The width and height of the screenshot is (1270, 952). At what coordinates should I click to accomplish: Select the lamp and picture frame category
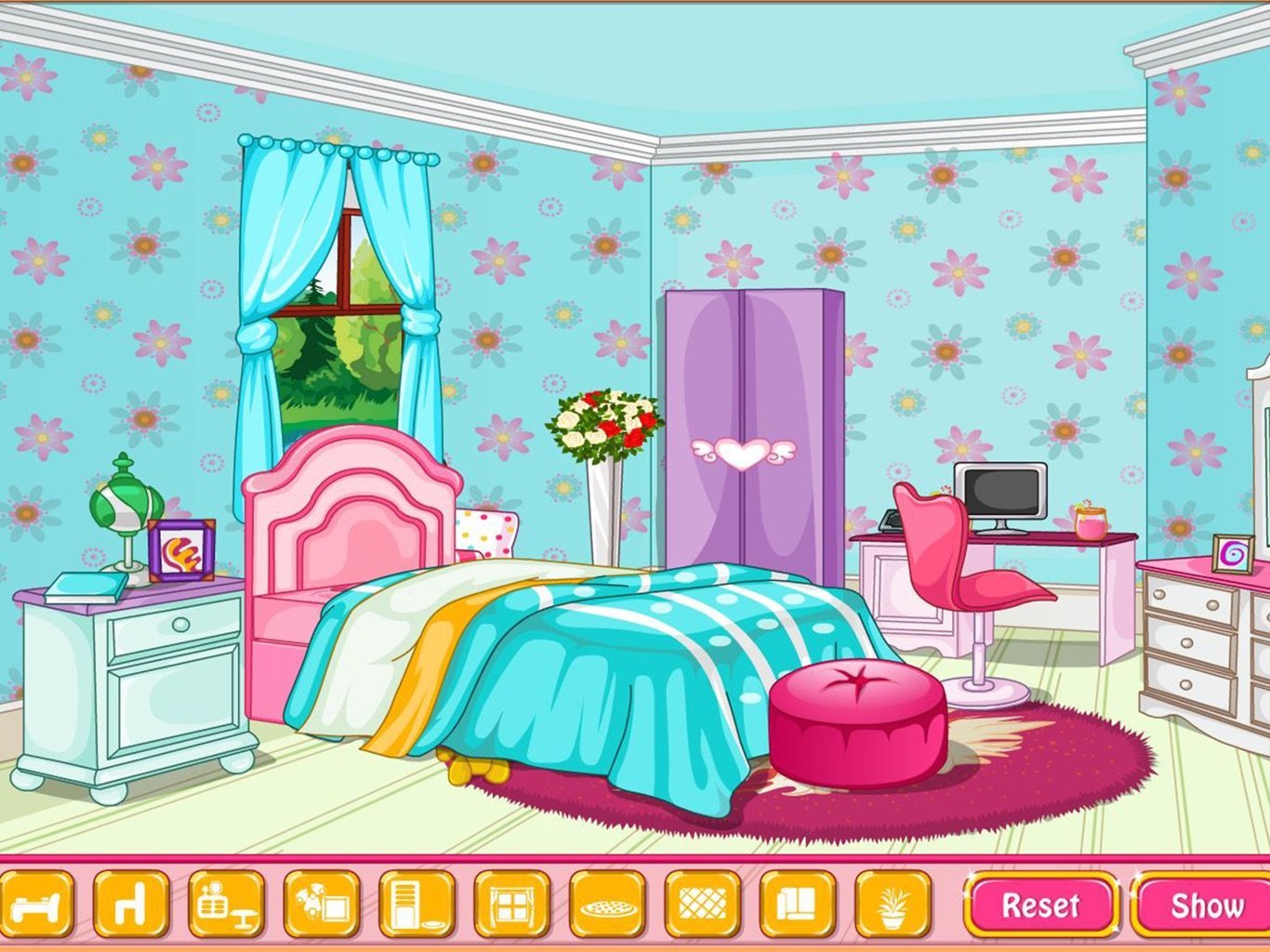pos(322,904)
